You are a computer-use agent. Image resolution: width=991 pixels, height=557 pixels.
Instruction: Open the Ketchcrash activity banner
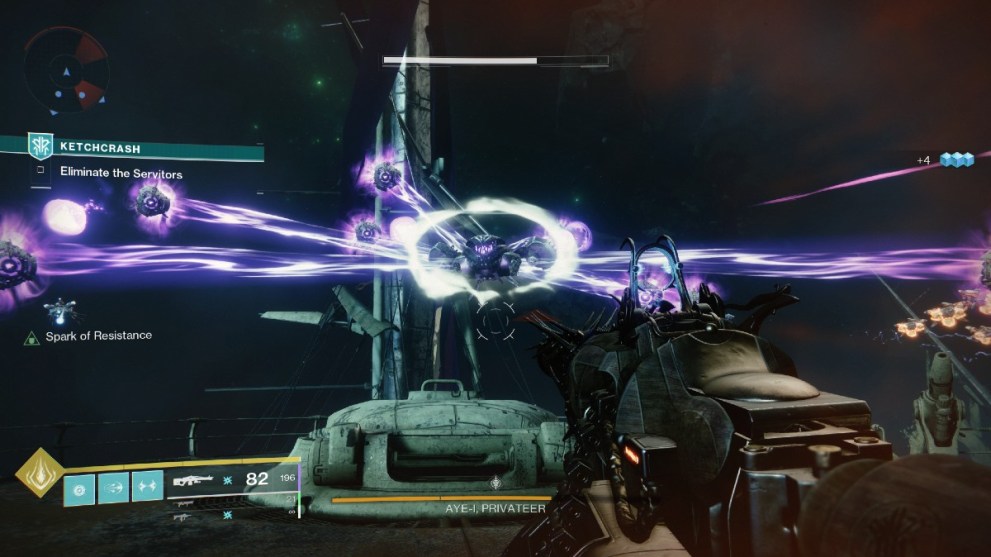(x=132, y=148)
